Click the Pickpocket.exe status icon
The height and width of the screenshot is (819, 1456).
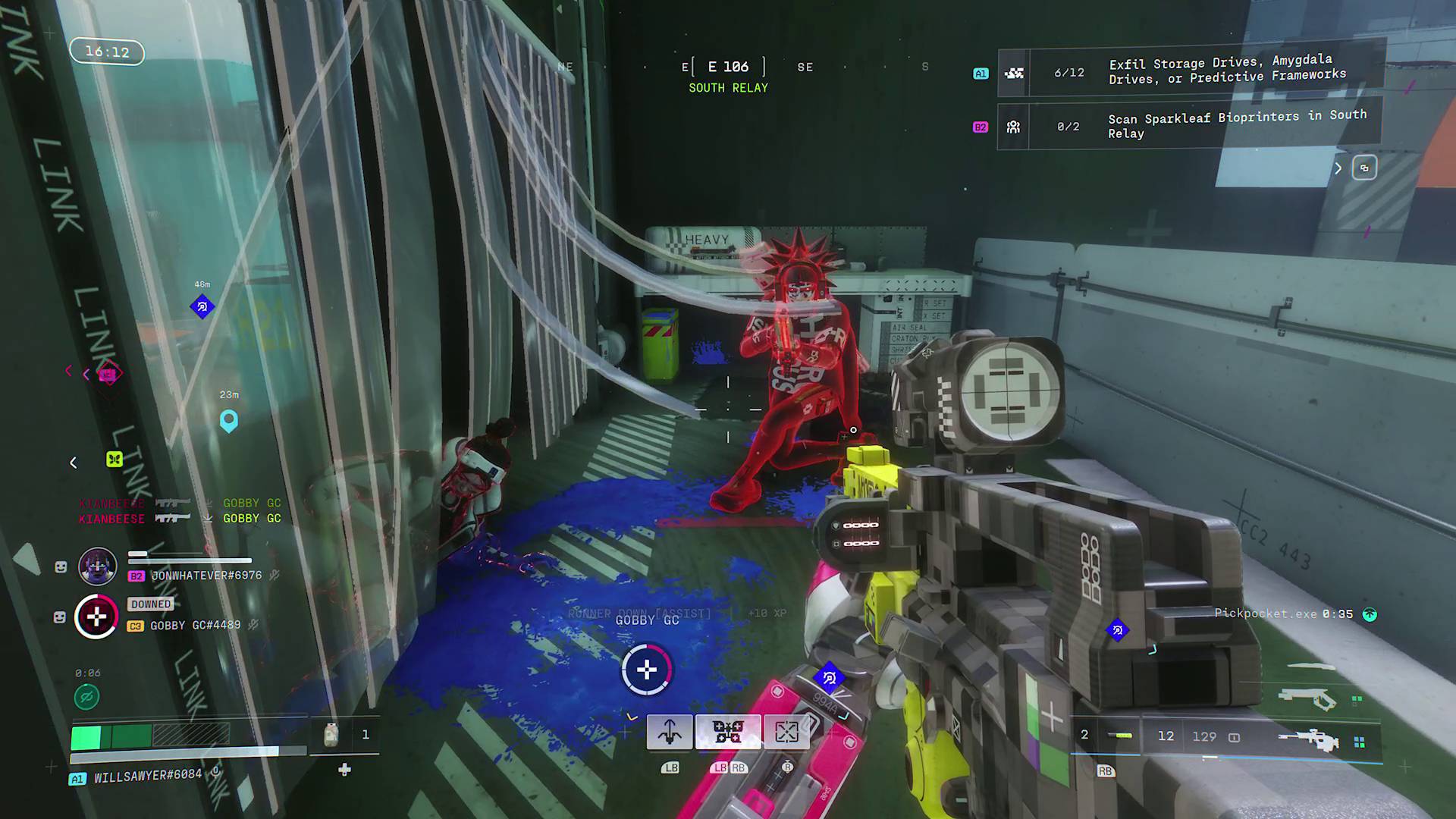click(x=1370, y=614)
